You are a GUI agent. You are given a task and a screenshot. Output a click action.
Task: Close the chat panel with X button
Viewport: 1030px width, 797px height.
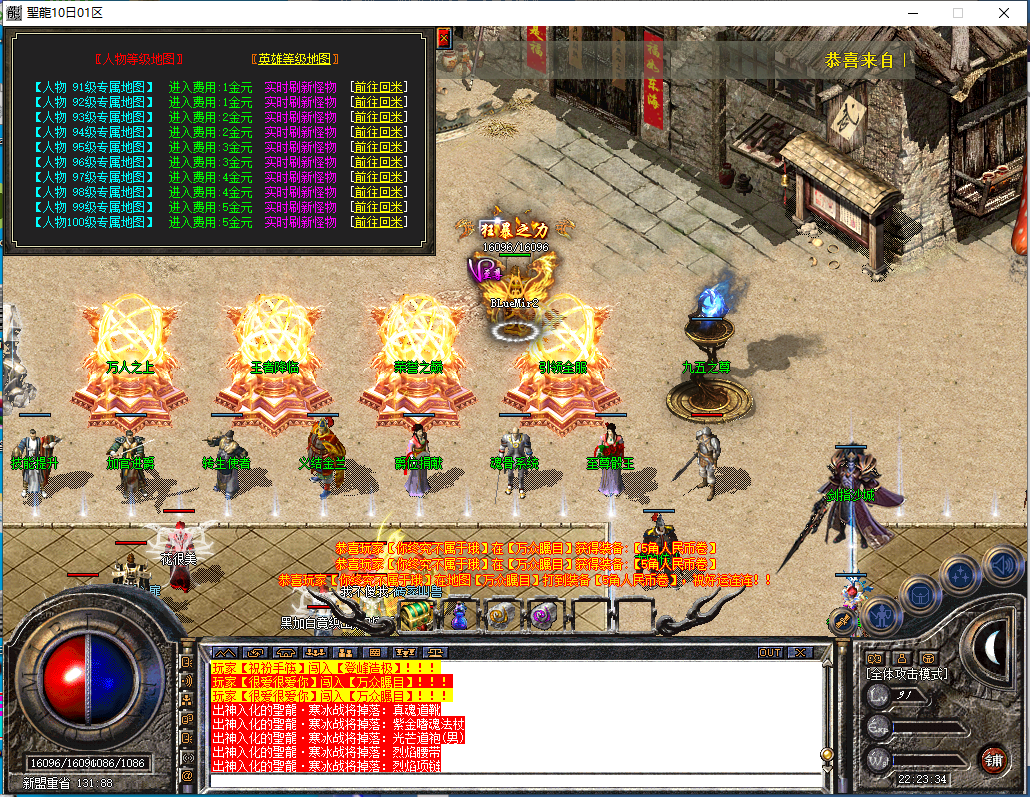pos(800,652)
